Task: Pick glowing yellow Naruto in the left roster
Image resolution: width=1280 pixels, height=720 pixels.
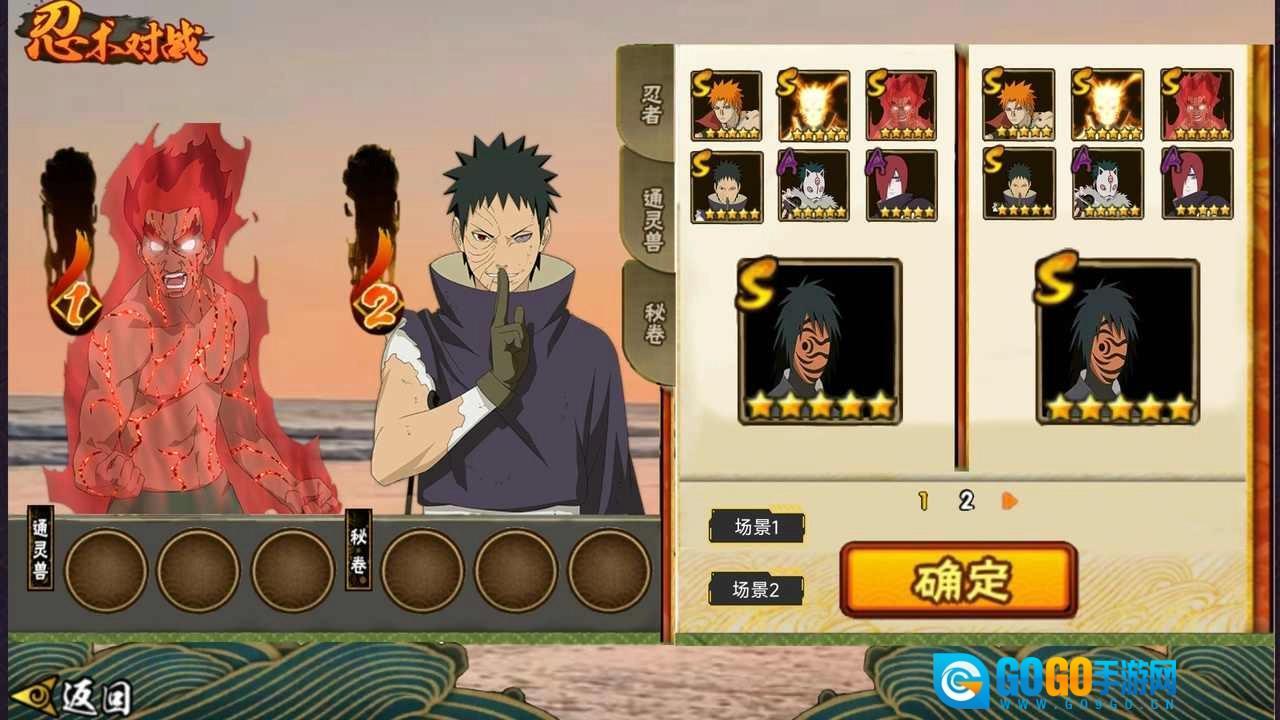Action: [x=814, y=105]
